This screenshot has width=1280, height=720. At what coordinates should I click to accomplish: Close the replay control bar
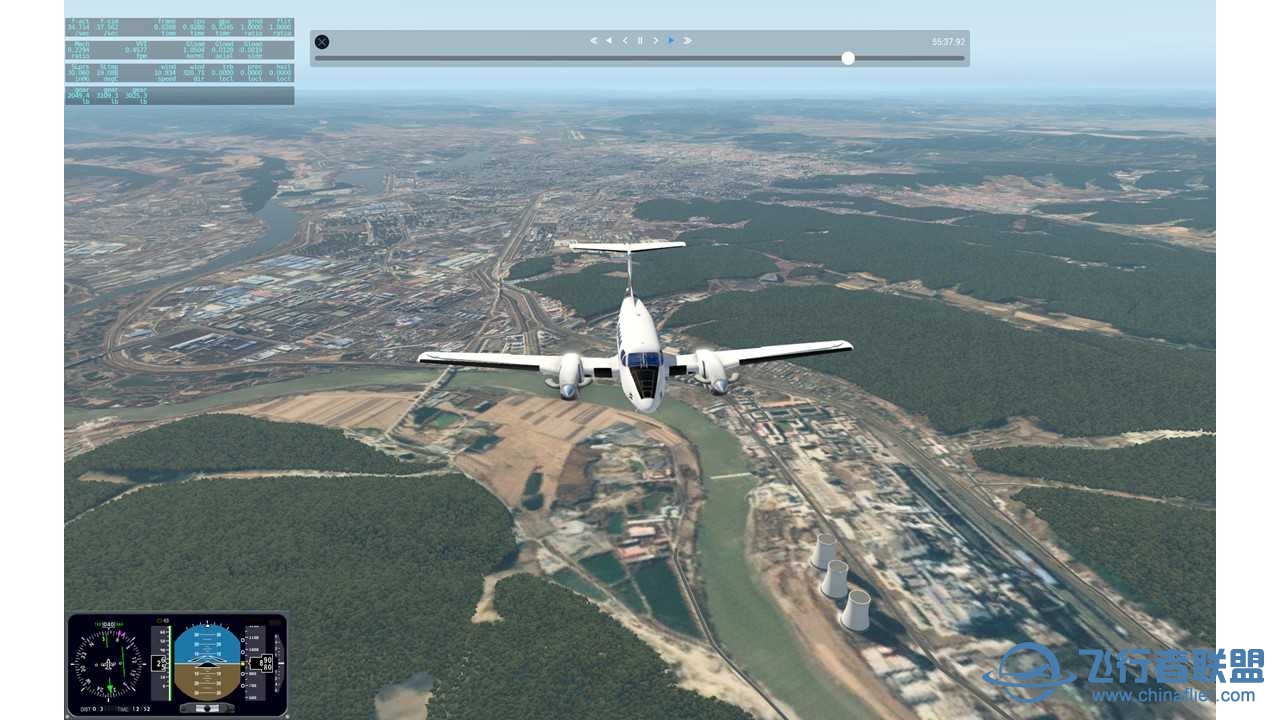coord(322,42)
